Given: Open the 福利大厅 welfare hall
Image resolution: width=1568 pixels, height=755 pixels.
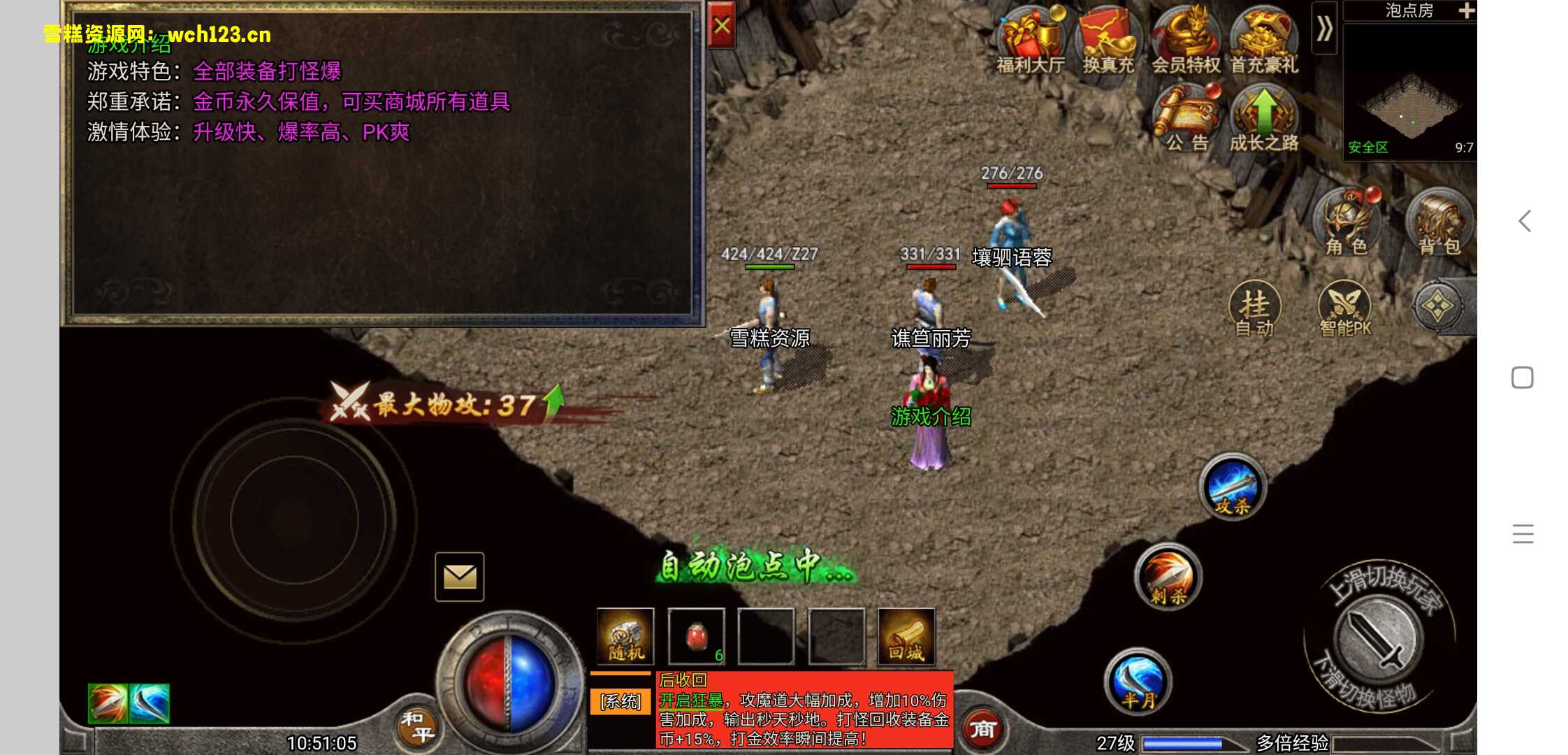Looking at the screenshot, I should (x=1030, y=39).
